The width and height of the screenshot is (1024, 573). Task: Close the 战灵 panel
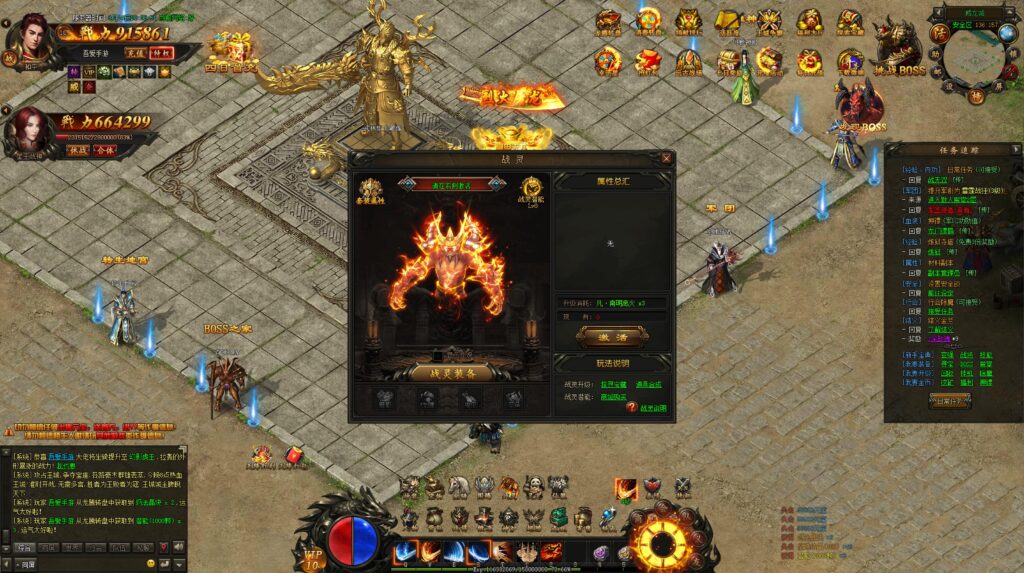[x=667, y=158]
